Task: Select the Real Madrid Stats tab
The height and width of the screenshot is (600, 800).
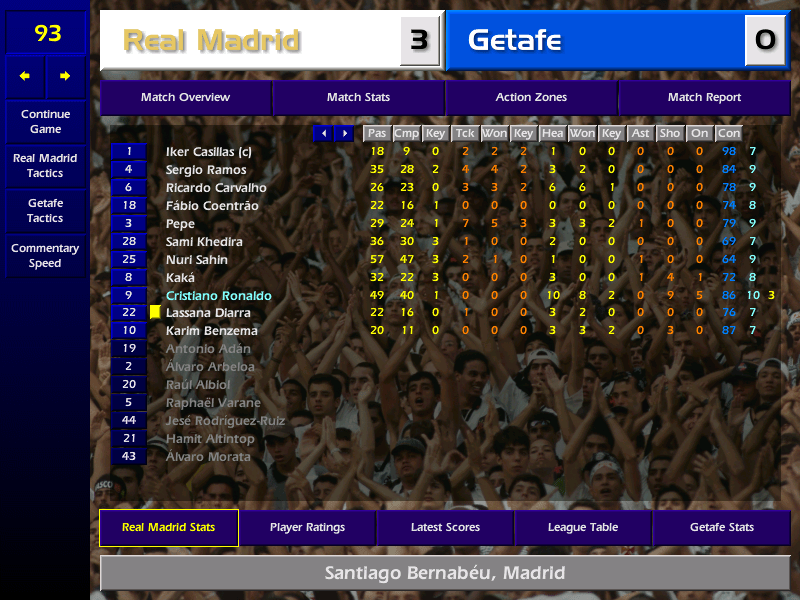Action: [x=169, y=528]
